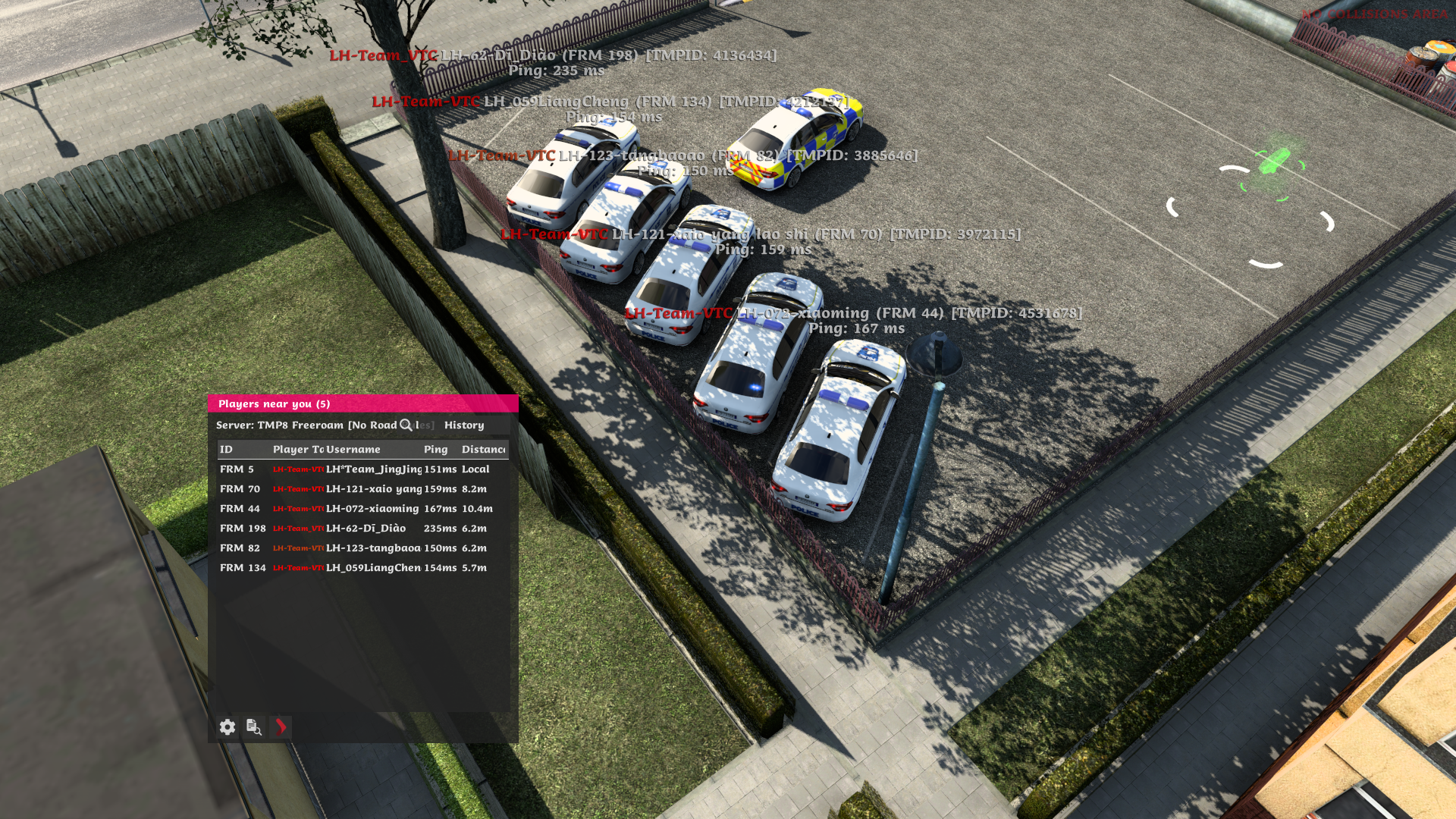Viewport: 1456px width, 819px height.
Task: Open the History tab in the player list
Action: click(463, 425)
